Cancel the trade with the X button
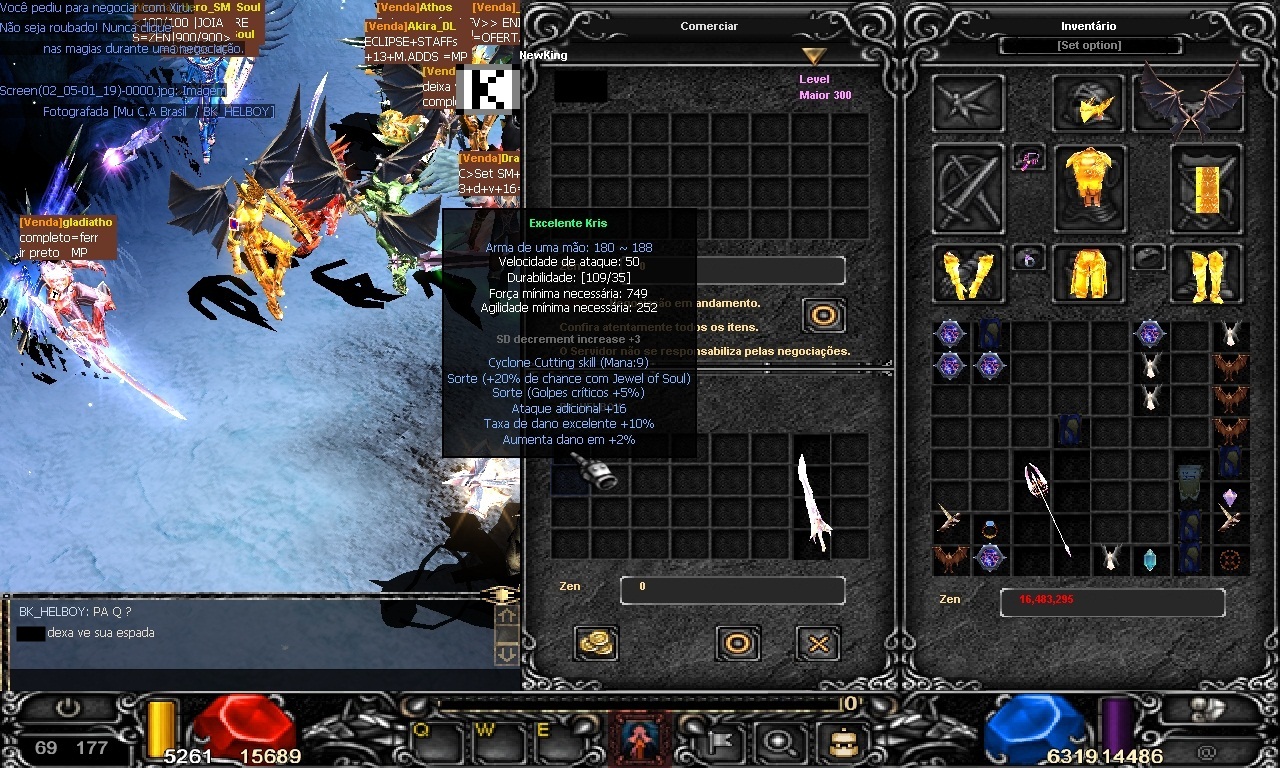The height and width of the screenshot is (768, 1280). pyautogui.click(x=817, y=643)
